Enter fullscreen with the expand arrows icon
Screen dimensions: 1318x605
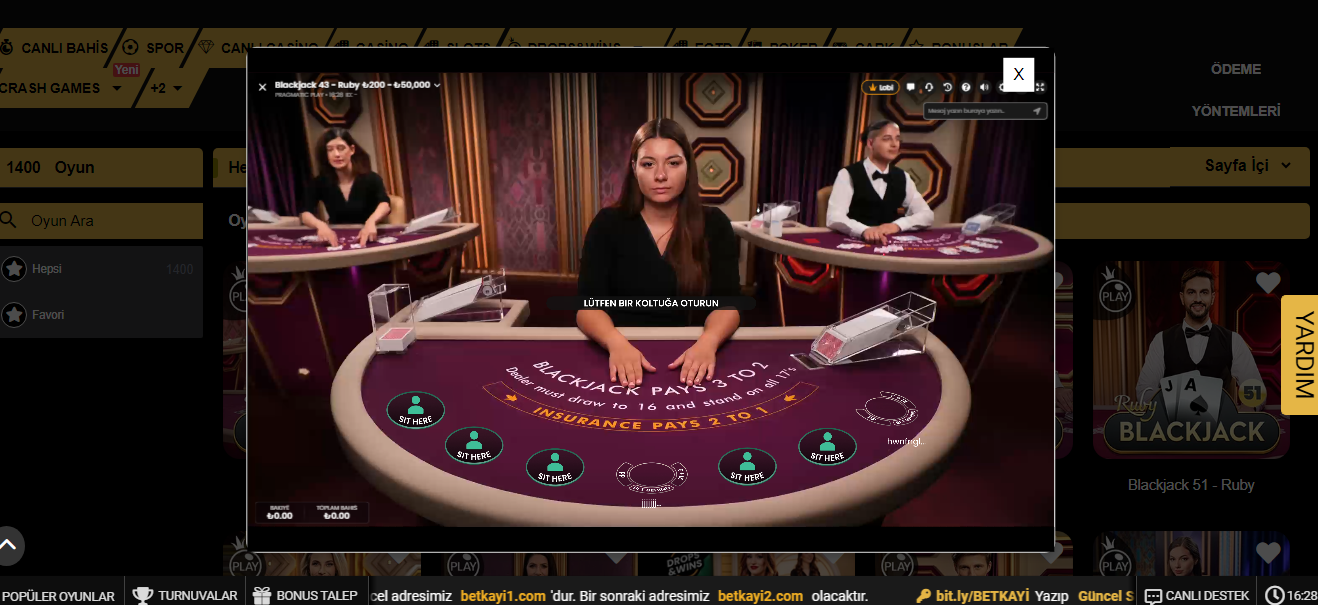pyautogui.click(x=1040, y=87)
